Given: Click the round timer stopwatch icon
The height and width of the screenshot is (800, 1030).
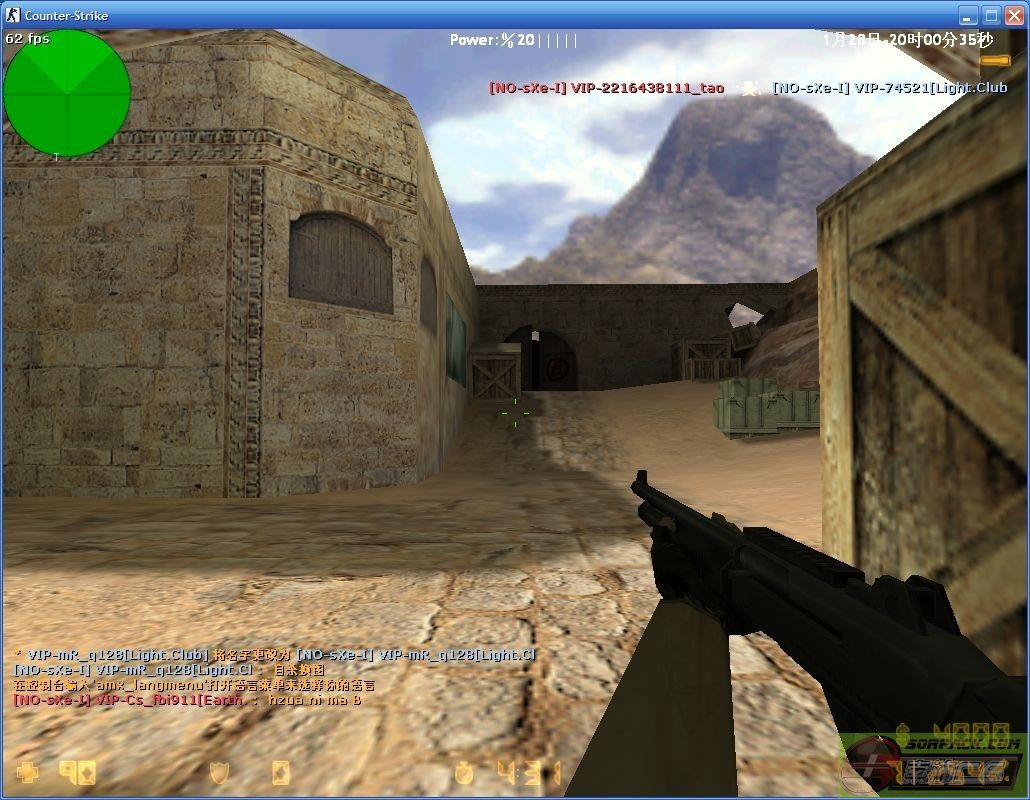Looking at the screenshot, I should pyautogui.click(x=463, y=773).
